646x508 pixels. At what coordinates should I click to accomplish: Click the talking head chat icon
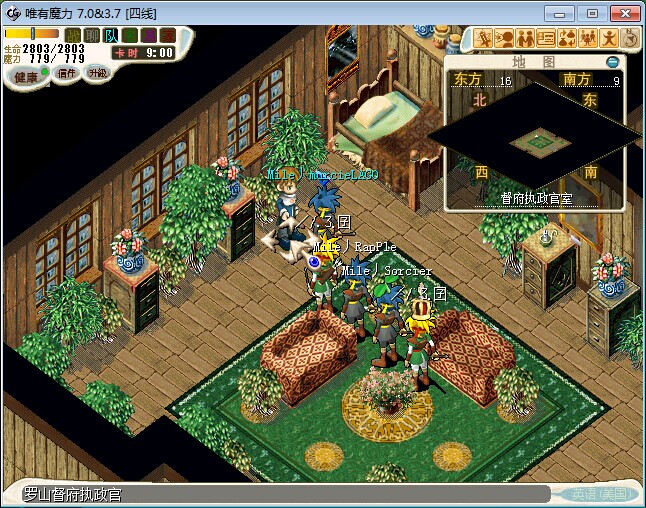(x=505, y=39)
